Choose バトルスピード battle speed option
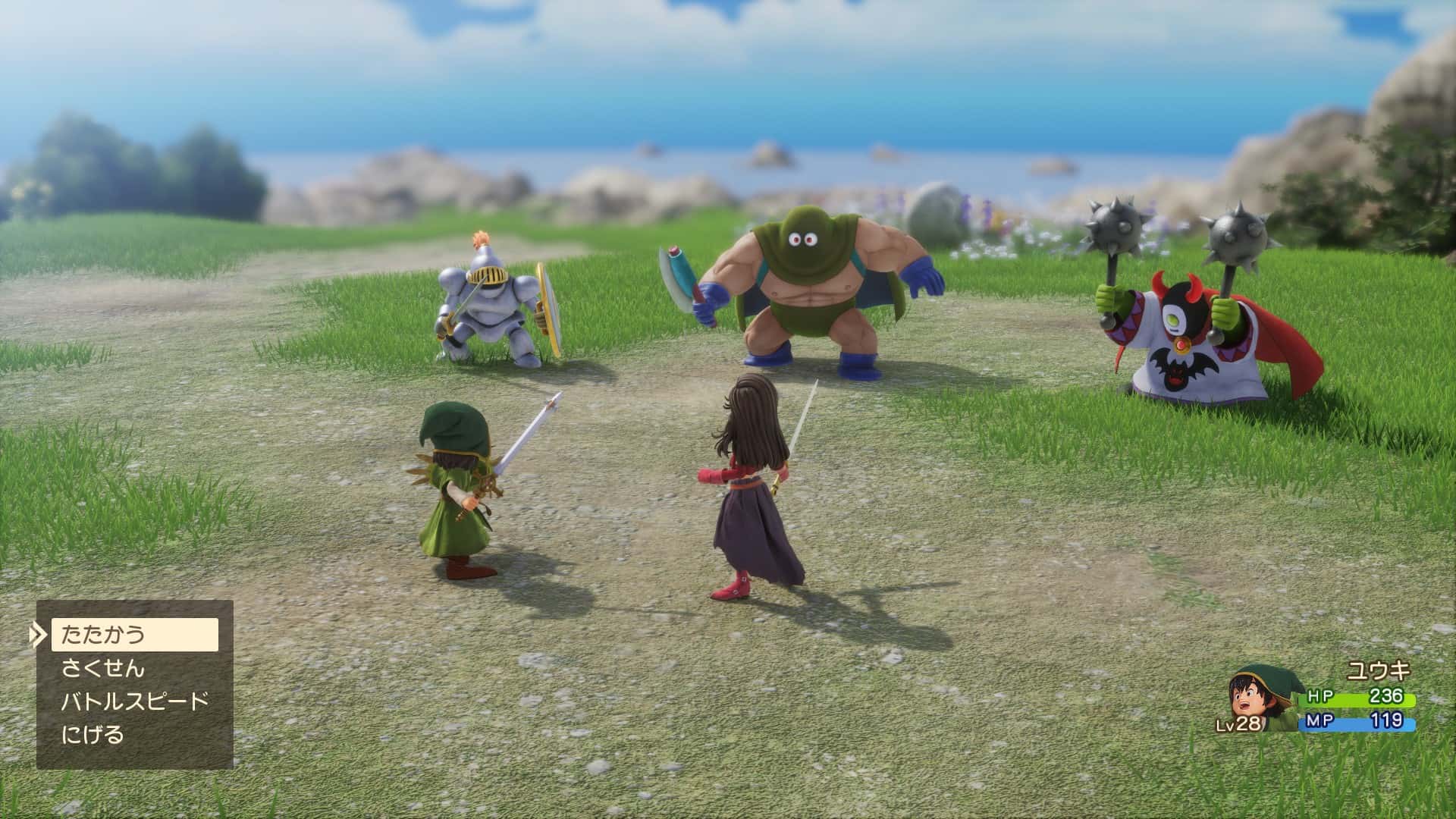1456x819 pixels. pos(134,701)
